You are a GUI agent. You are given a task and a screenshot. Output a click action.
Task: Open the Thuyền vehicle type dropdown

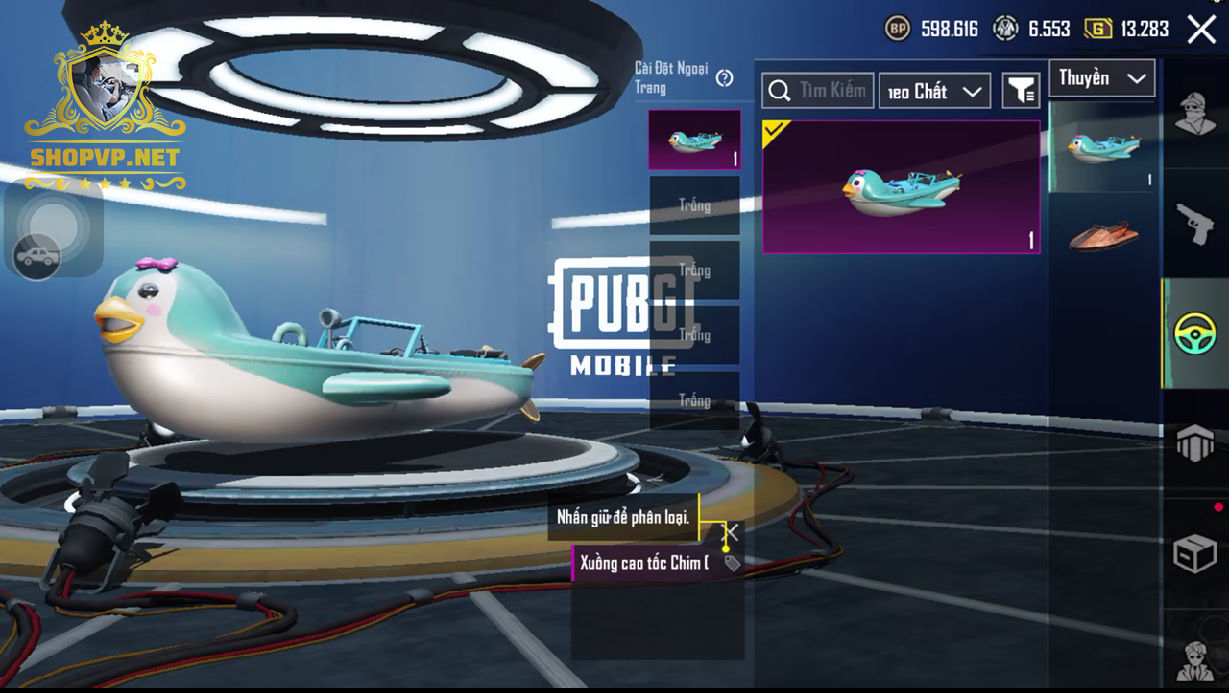pyautogui.click(x=1101, y=78)
